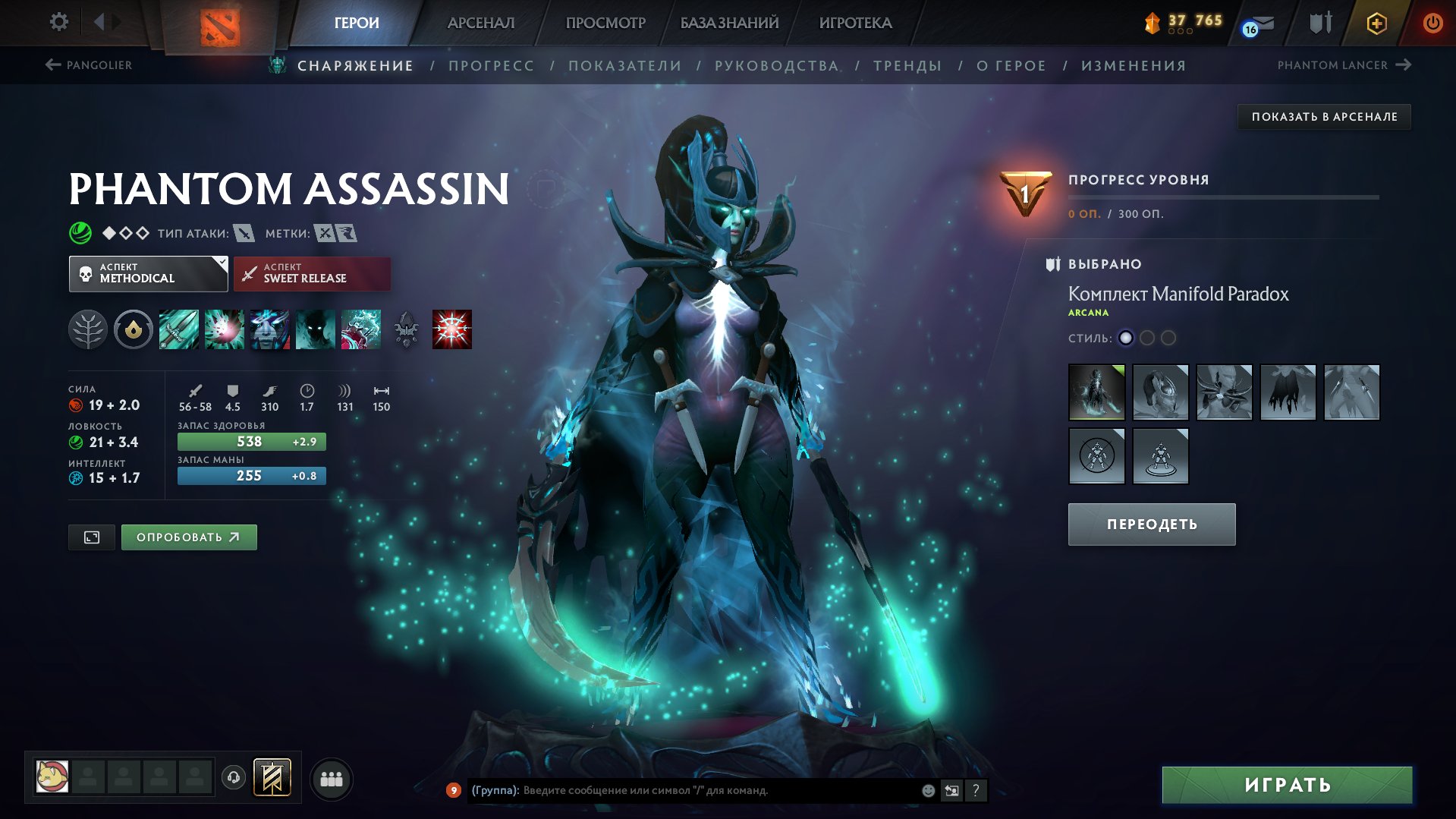The width and height of the screenshot is (1456, 819).
Task: Open the Manifold Paradox set thumbnail
Action: pos(1096,392)
